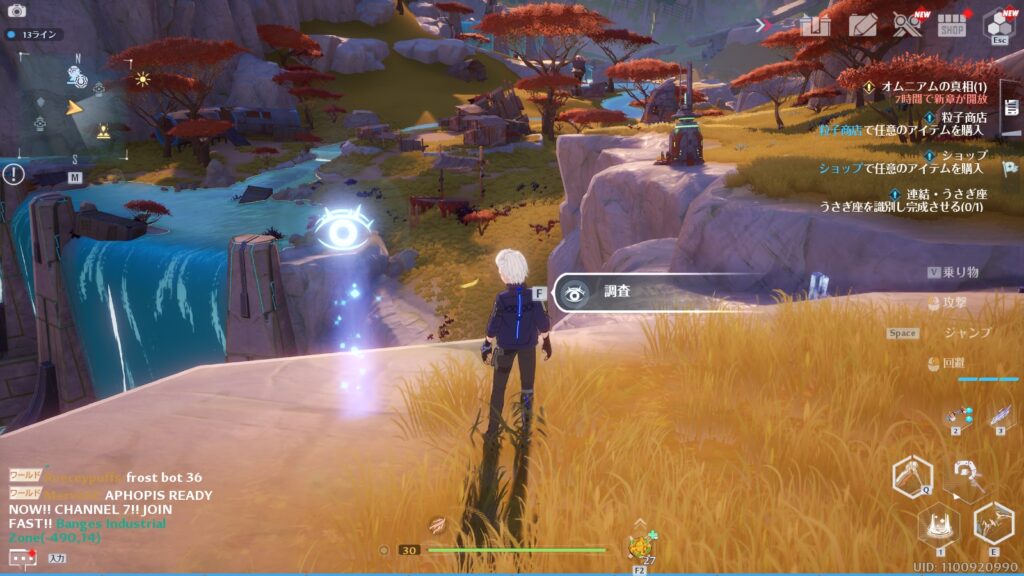Open the quest list side tab

[x=1011, y=108]
